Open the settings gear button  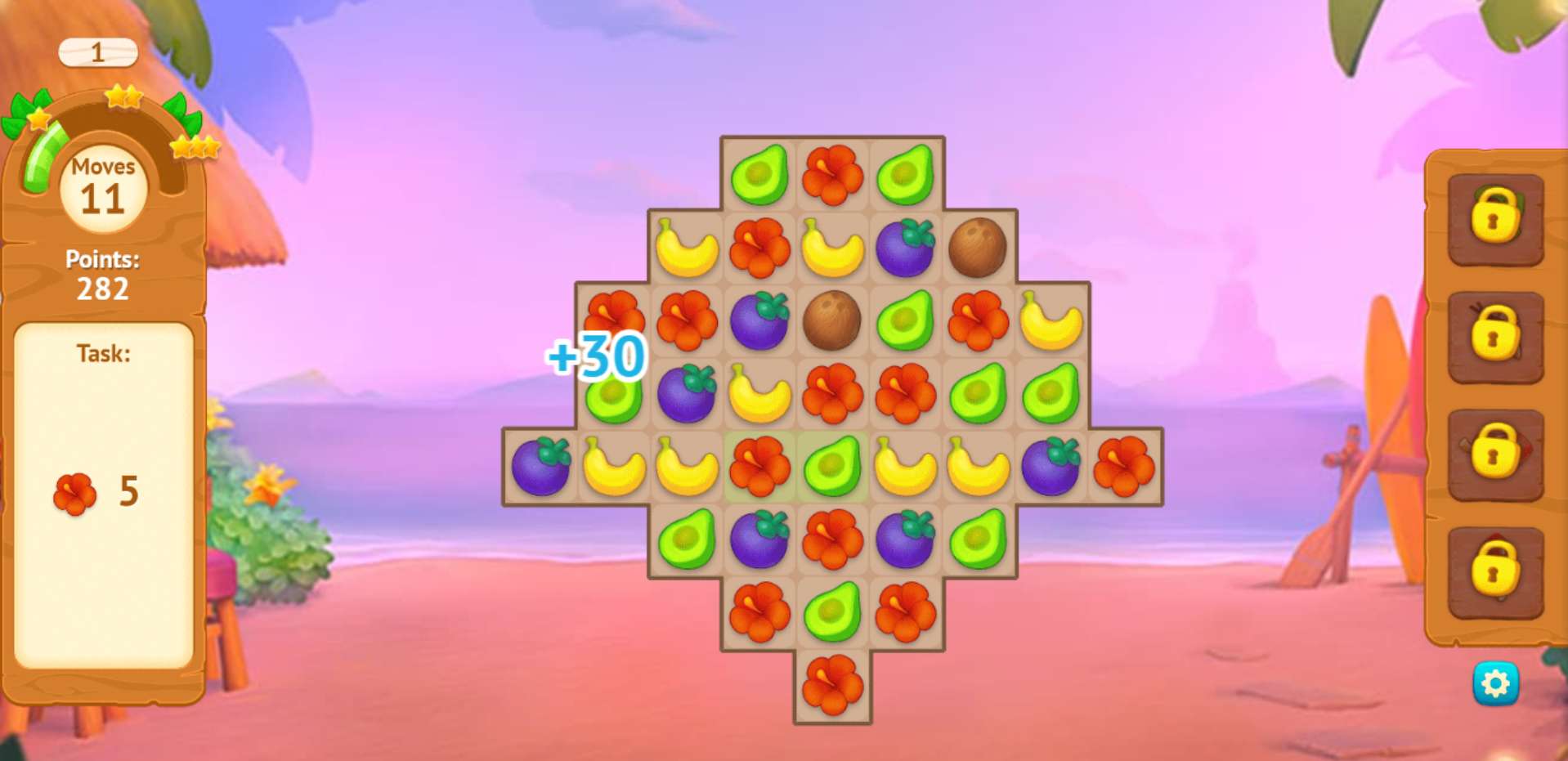point(1495,683)
